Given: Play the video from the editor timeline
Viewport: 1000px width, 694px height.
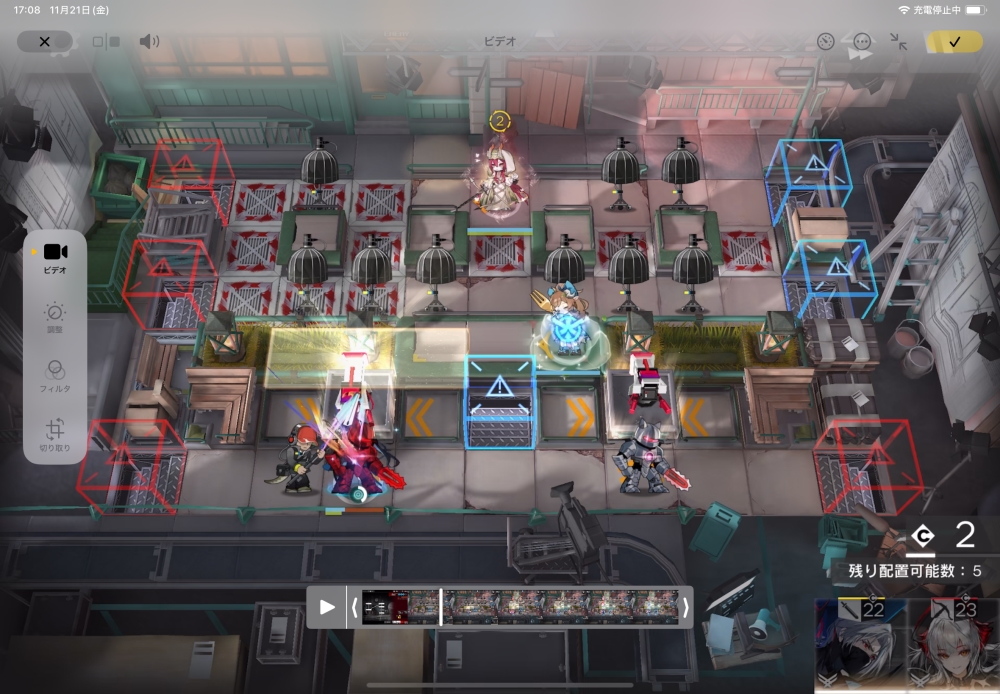Looking at the screenshot, I should click(x=327, y=607).
